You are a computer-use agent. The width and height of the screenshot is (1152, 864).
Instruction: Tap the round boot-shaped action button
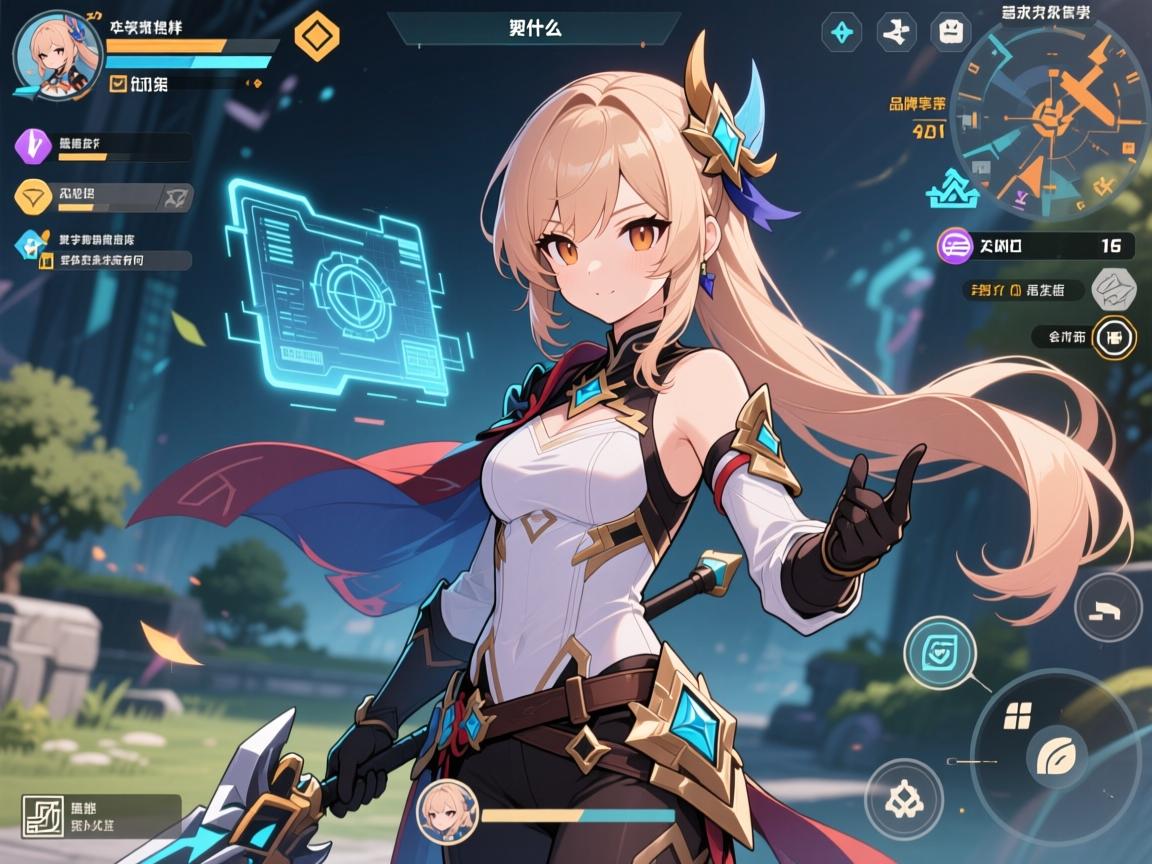coord(1108,607)
